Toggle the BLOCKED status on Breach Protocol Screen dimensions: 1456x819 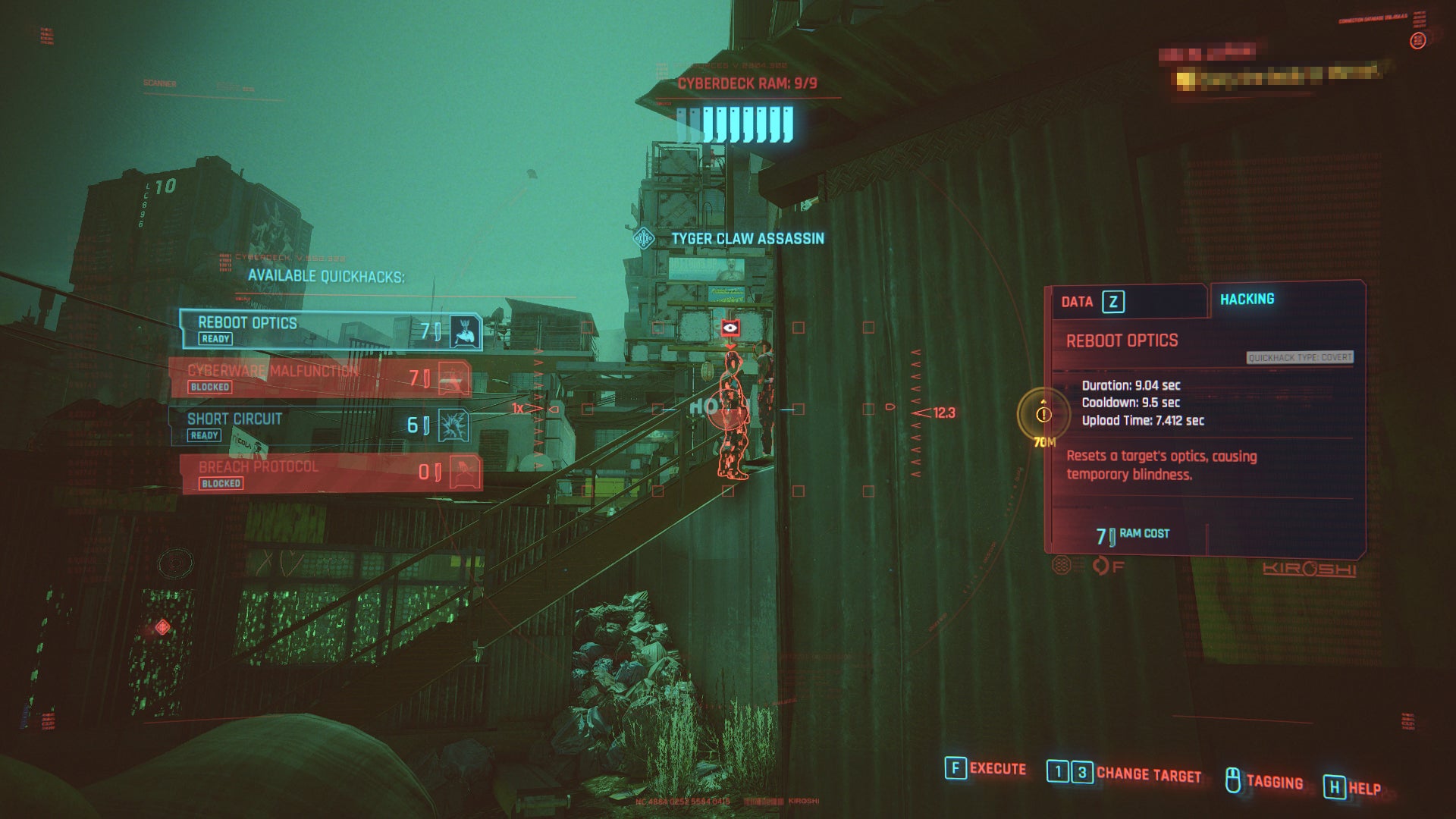coord(222,483)
